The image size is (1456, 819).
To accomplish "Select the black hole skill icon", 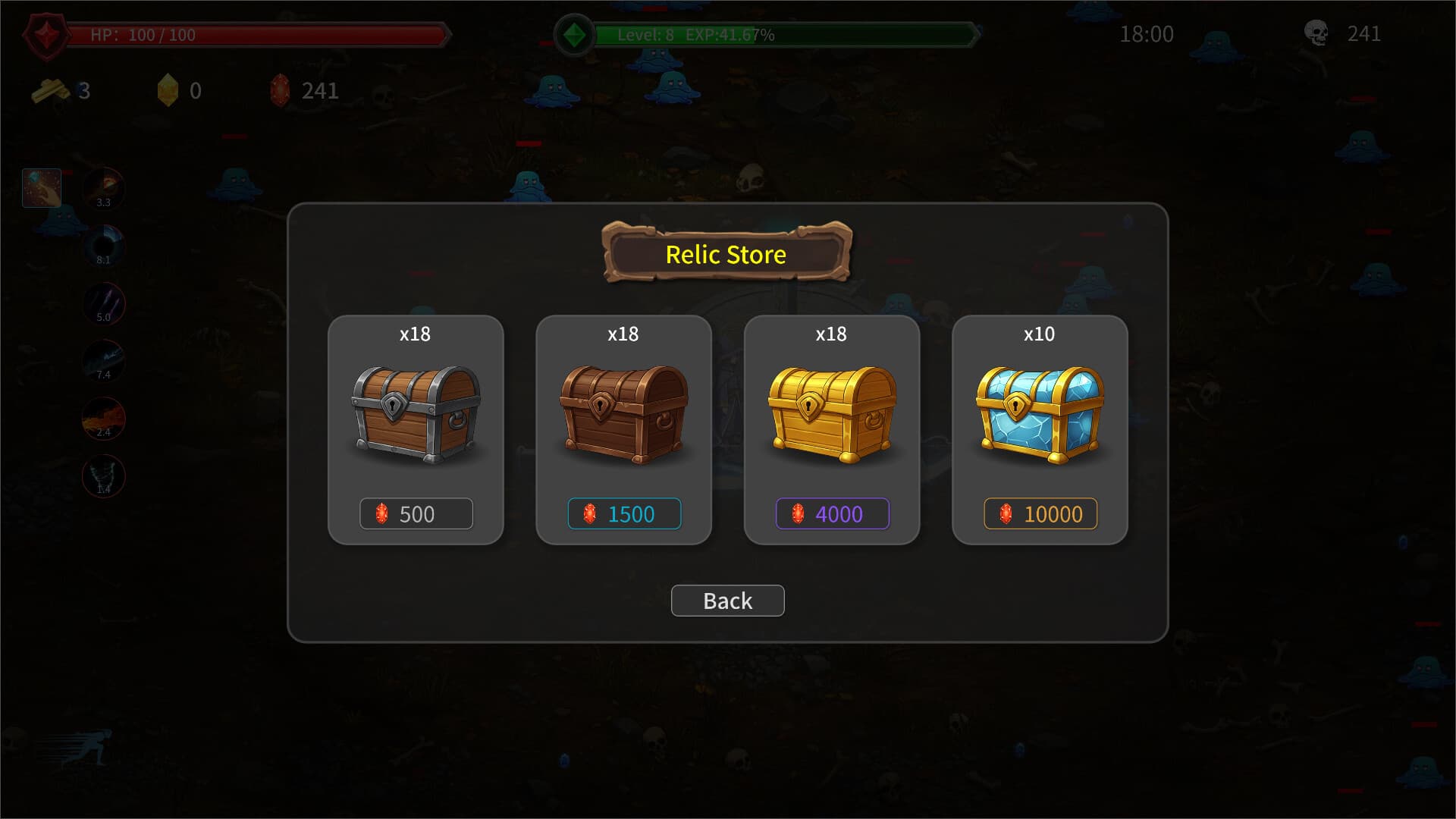I will pos(103,244).
